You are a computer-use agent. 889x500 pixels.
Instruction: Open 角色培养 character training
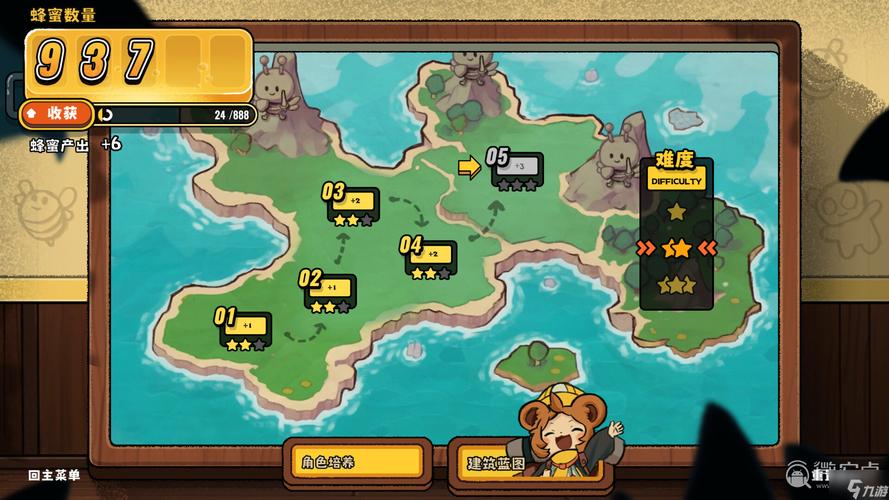point(356,462)
